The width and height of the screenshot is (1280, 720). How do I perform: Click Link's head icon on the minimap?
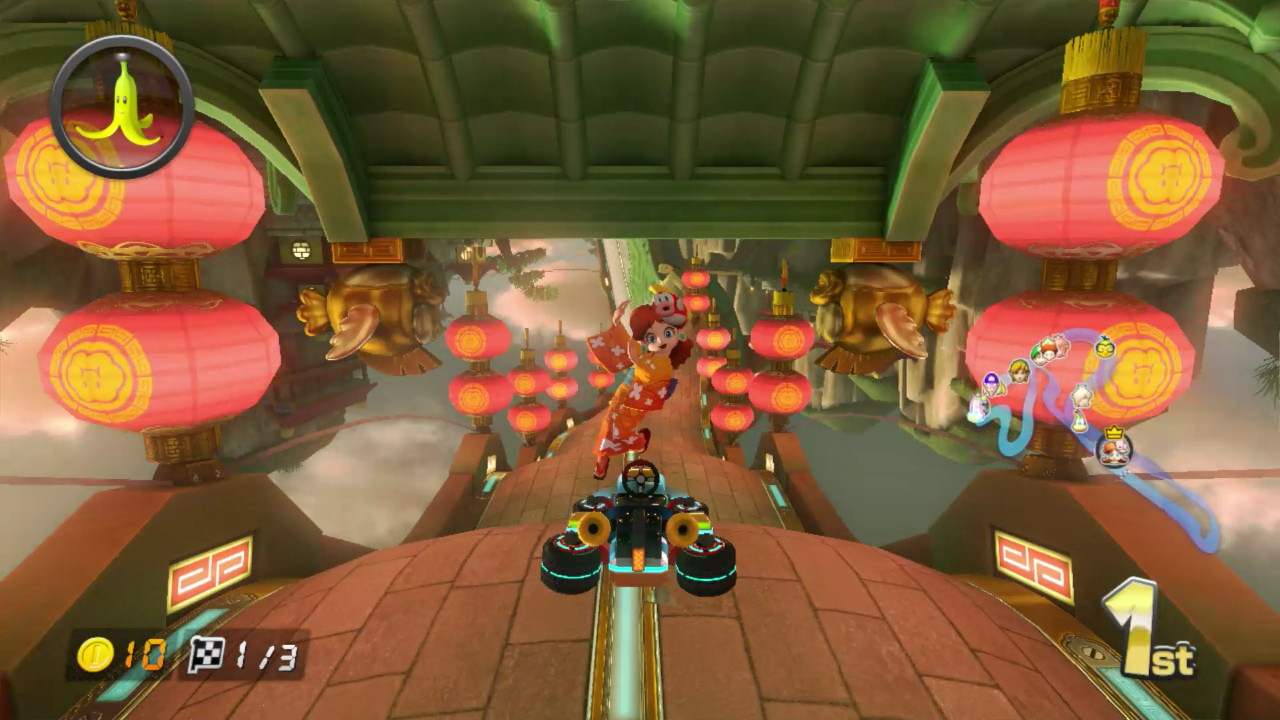pyautogui.click(x=1017, y=370)
